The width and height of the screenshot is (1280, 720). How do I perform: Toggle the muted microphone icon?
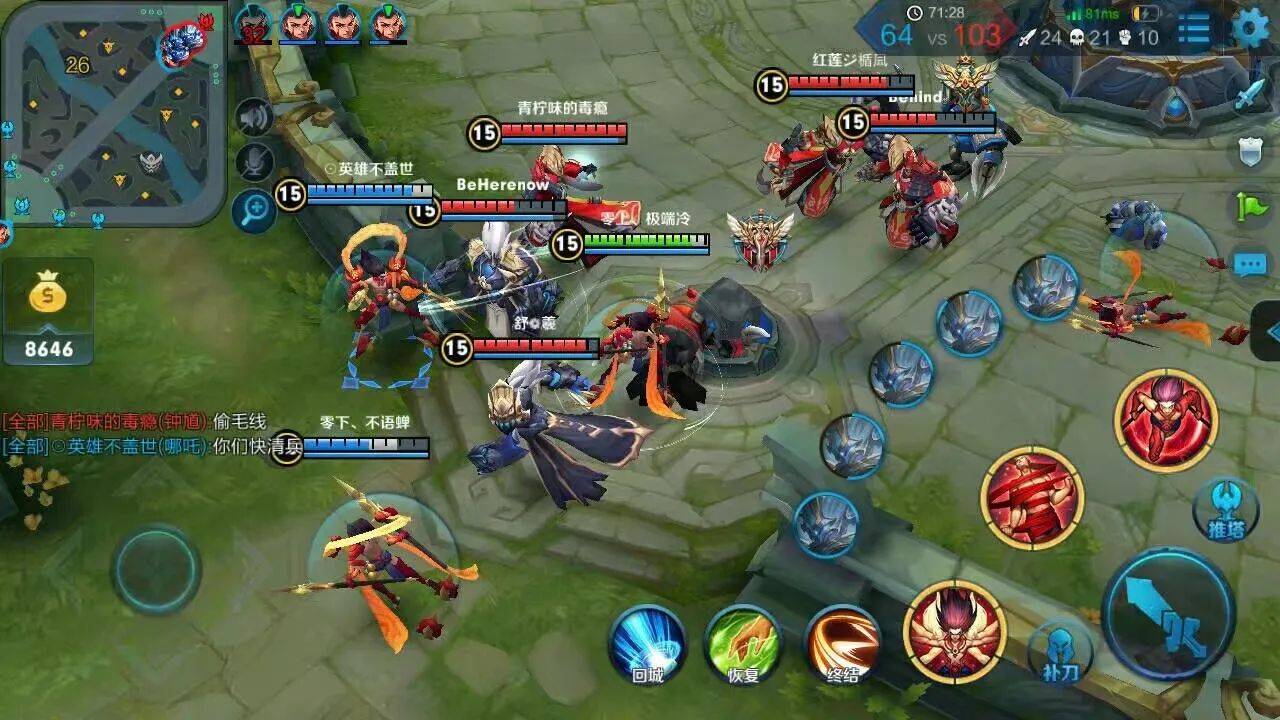255,163
